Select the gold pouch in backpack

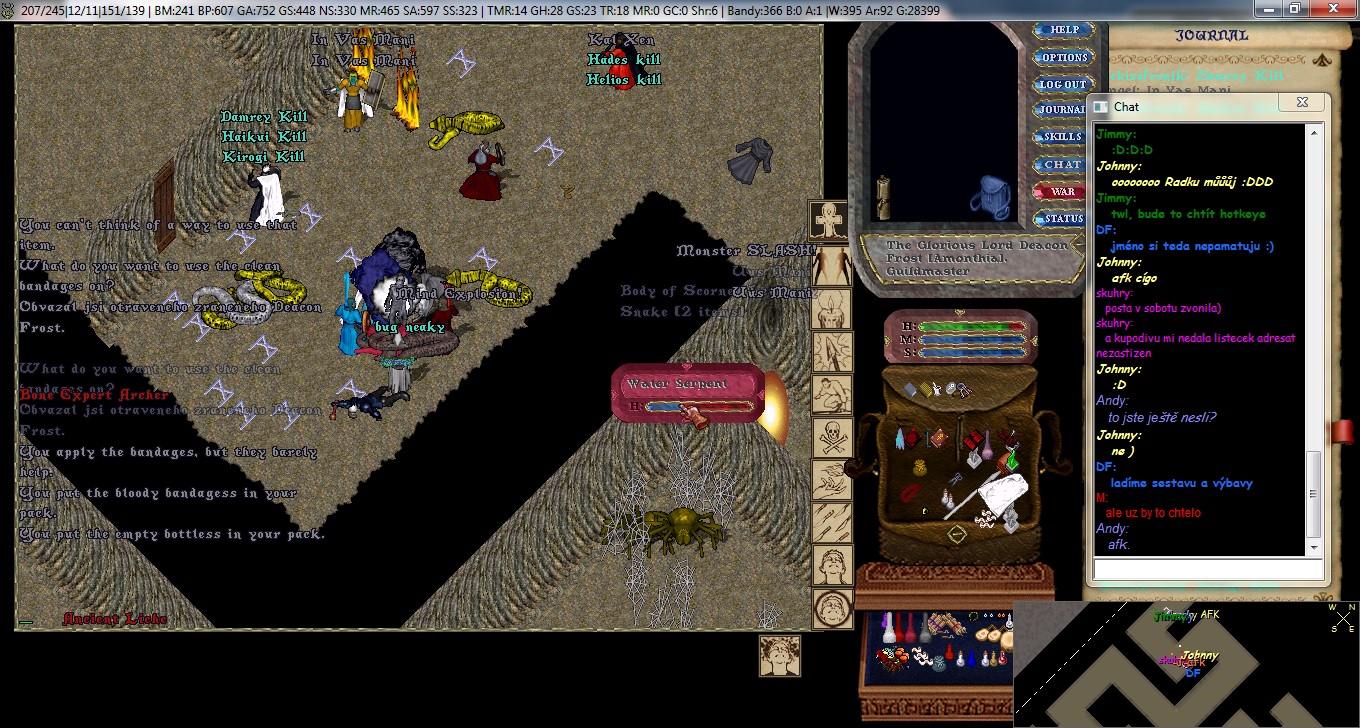click(920, 468)
